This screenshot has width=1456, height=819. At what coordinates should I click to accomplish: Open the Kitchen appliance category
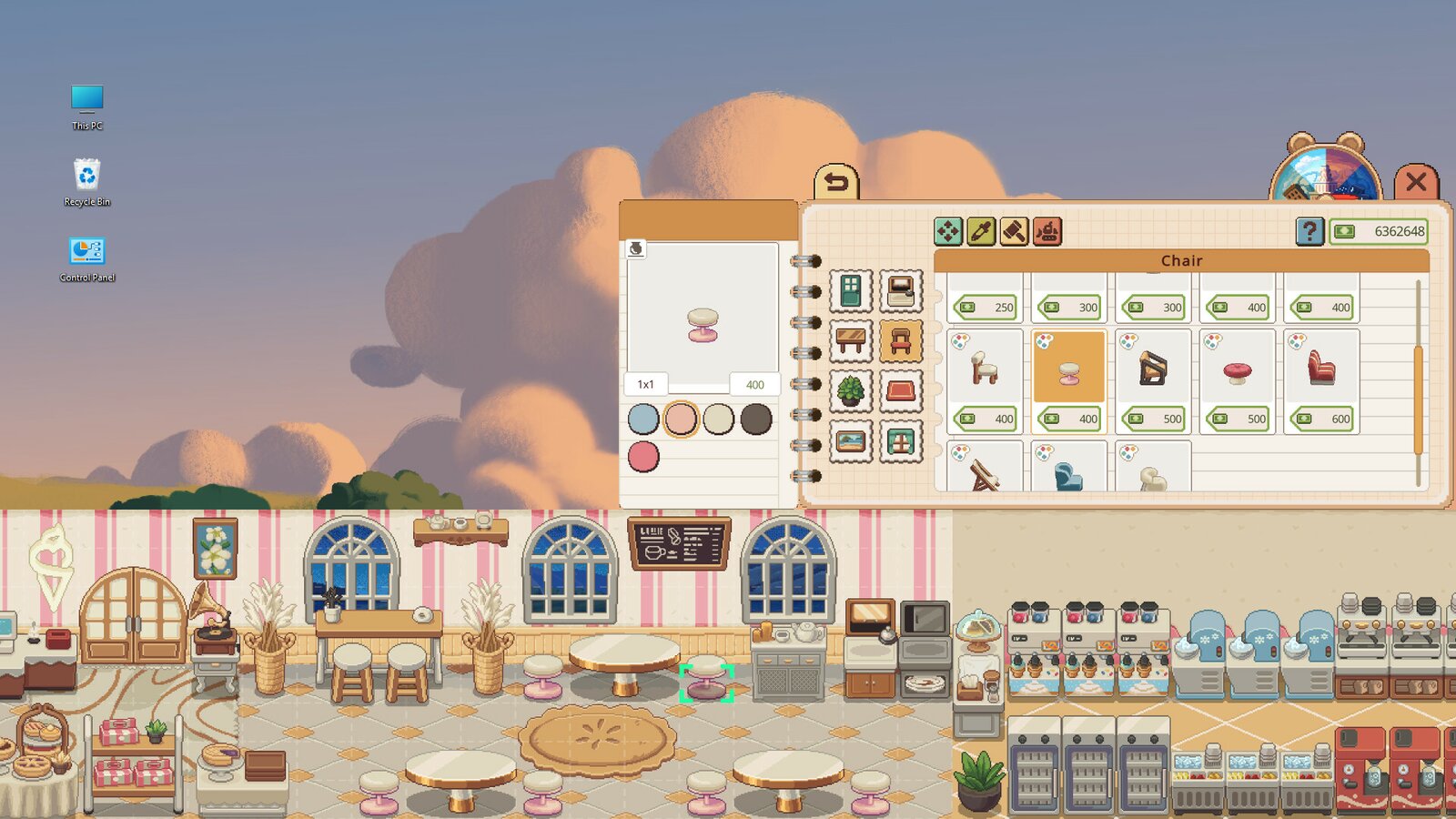click(x=899, y=289)
